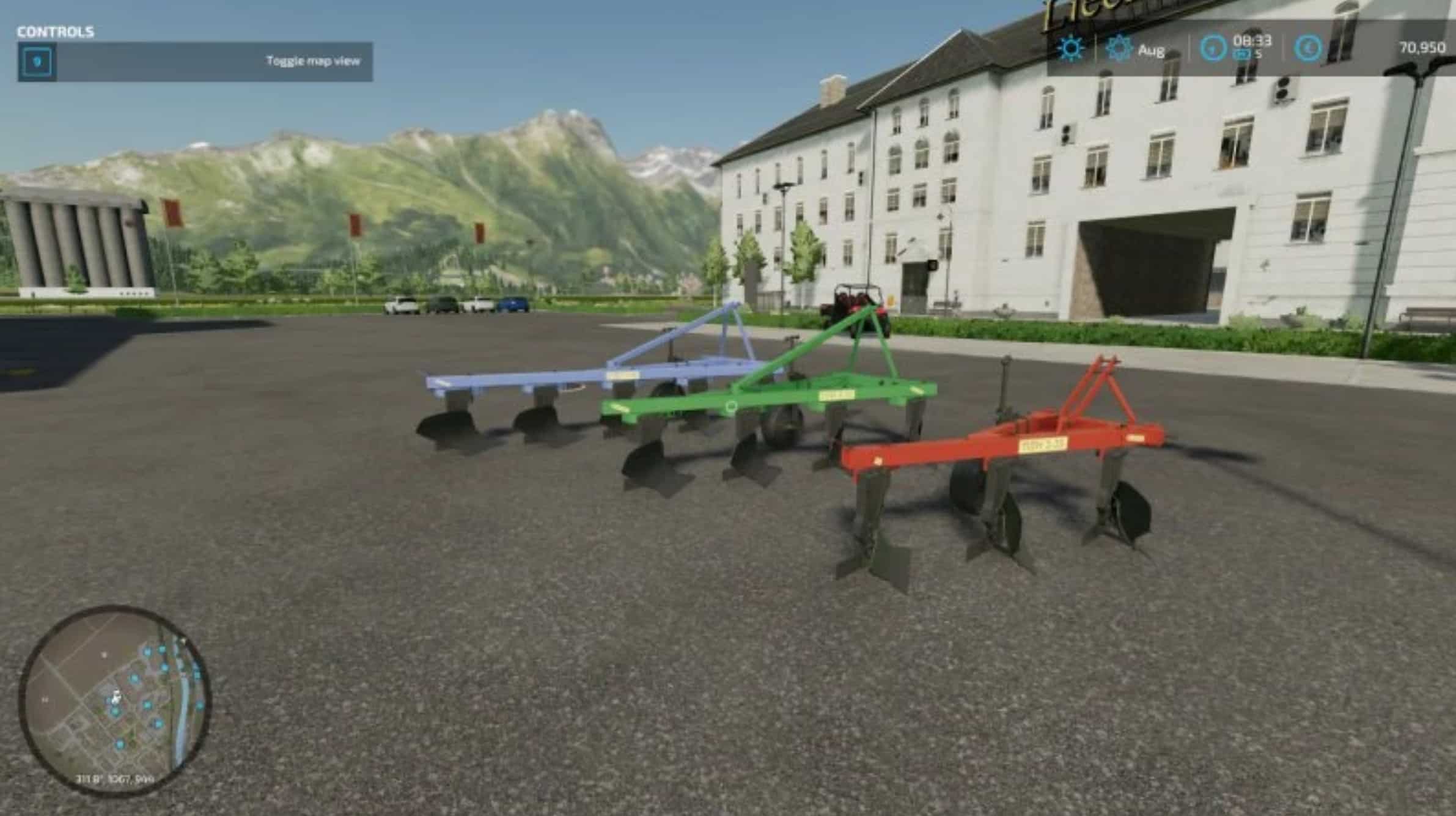This screenshot has width=1456, height=816.
Task: Click the euro money icon
Action: (1307, 48)
